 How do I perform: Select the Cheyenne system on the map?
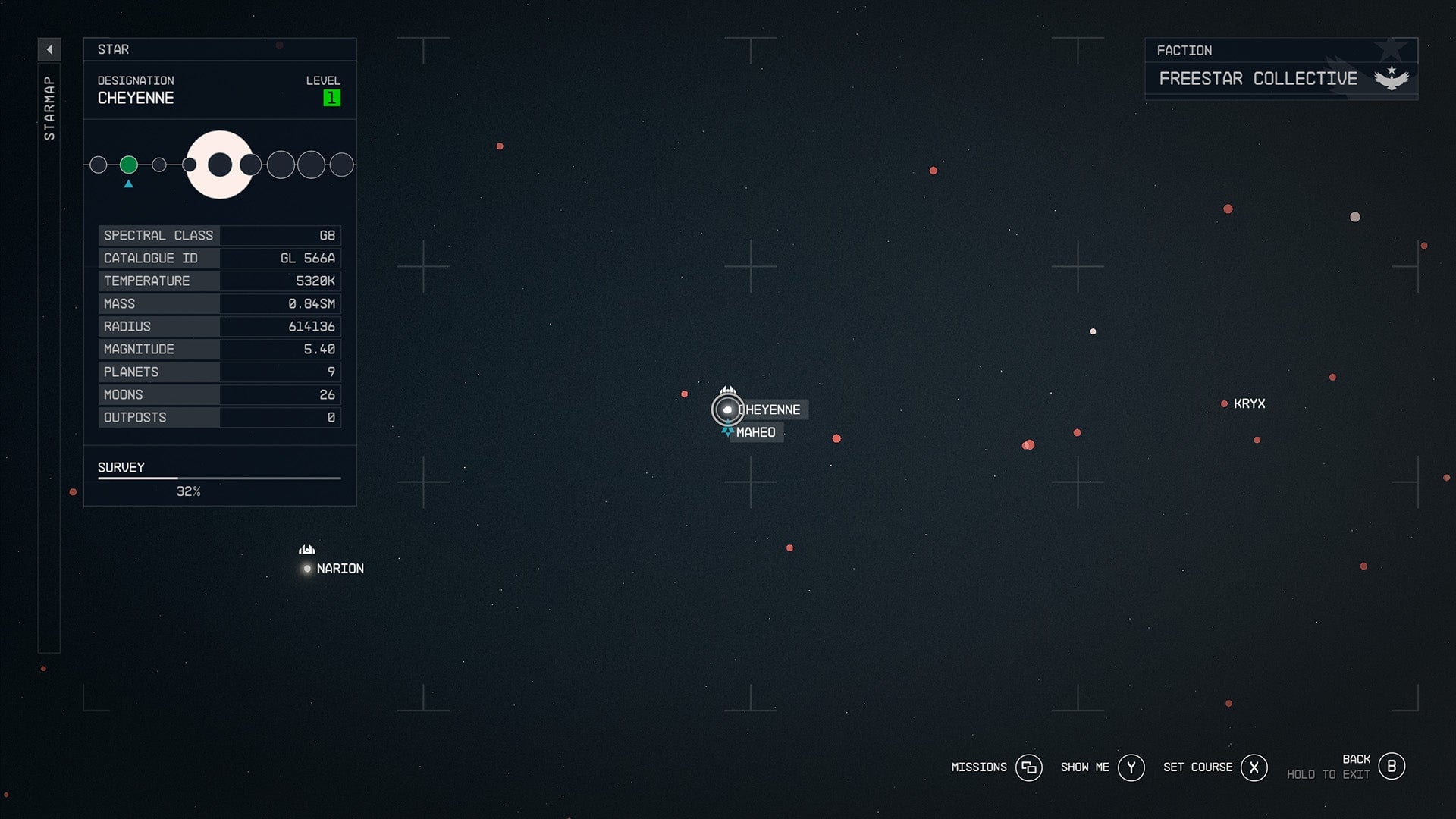click(727, 409)
